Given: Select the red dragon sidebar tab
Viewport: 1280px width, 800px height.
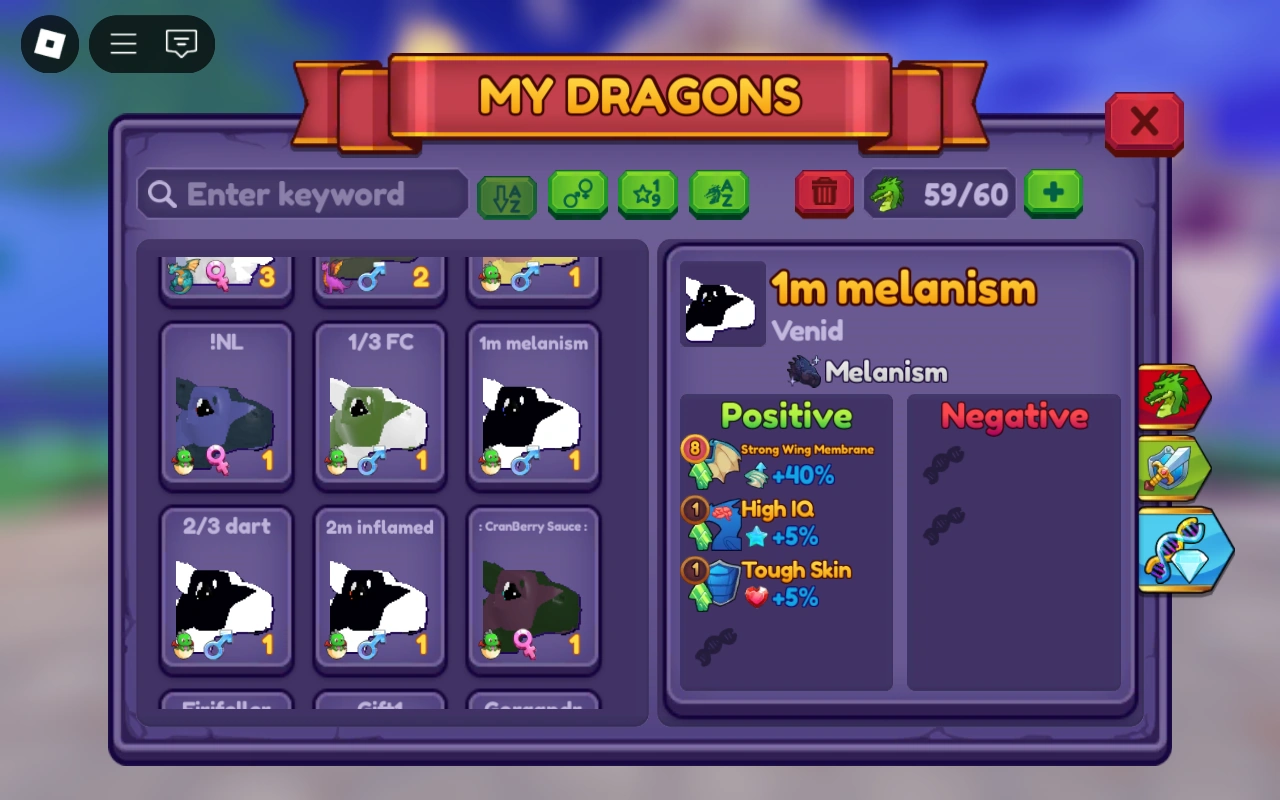Looking at the screenshot, I should [x=1175, y=395].
